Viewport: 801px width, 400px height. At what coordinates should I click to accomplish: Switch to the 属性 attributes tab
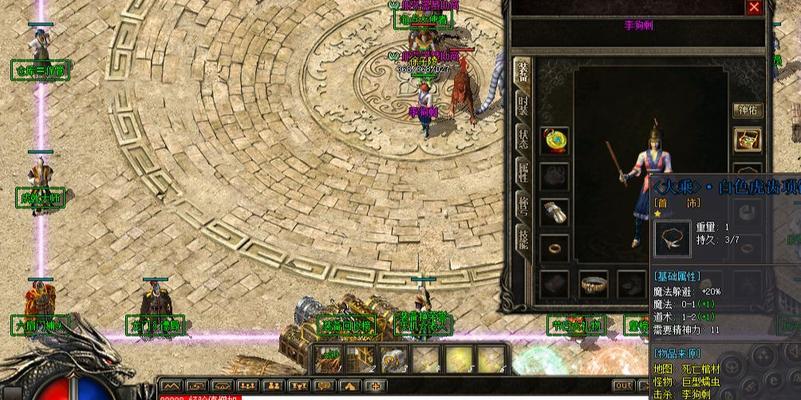pos(522,173)
